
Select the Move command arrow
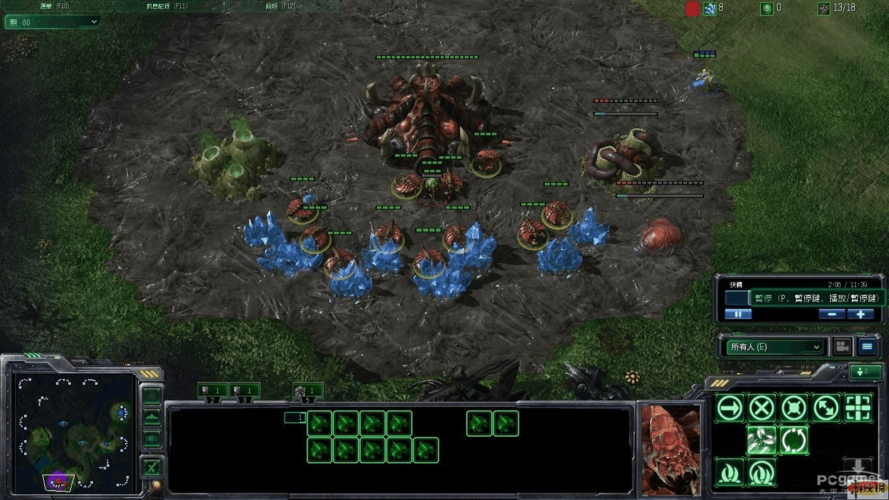pos(730,408)
